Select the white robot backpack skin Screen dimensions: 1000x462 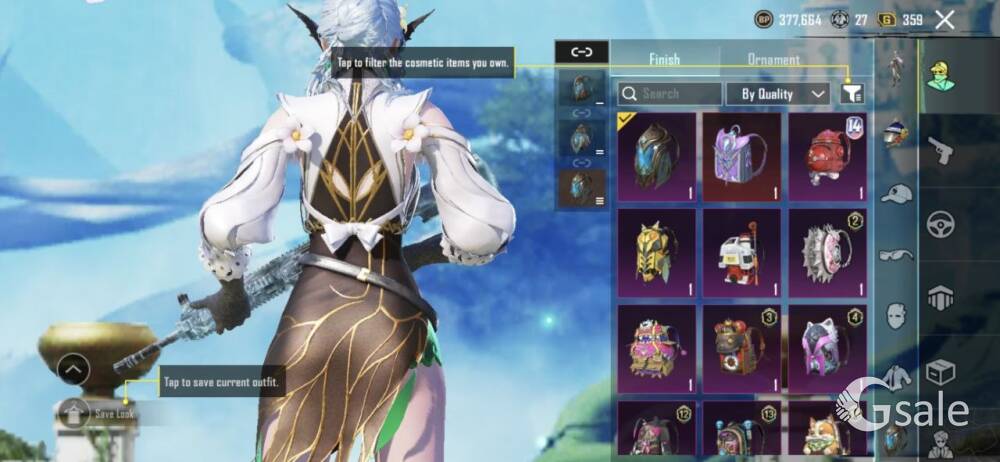(x=741, y=252)
